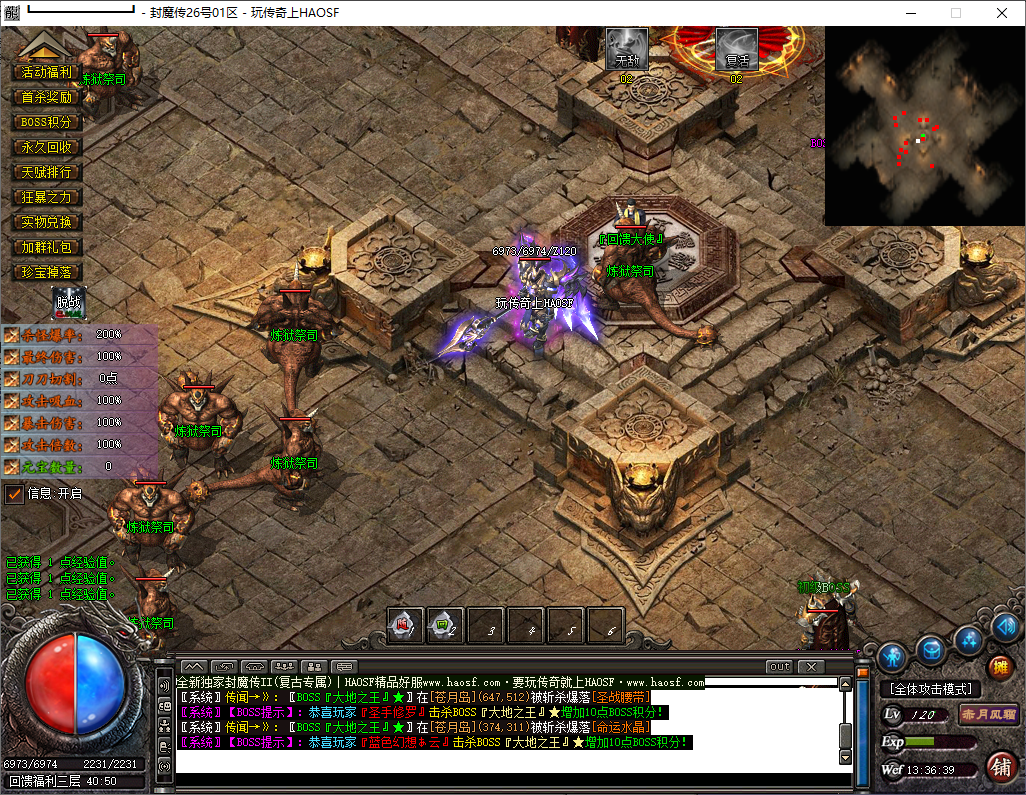
Task: Click the minimap
Action: click(924, 125)
